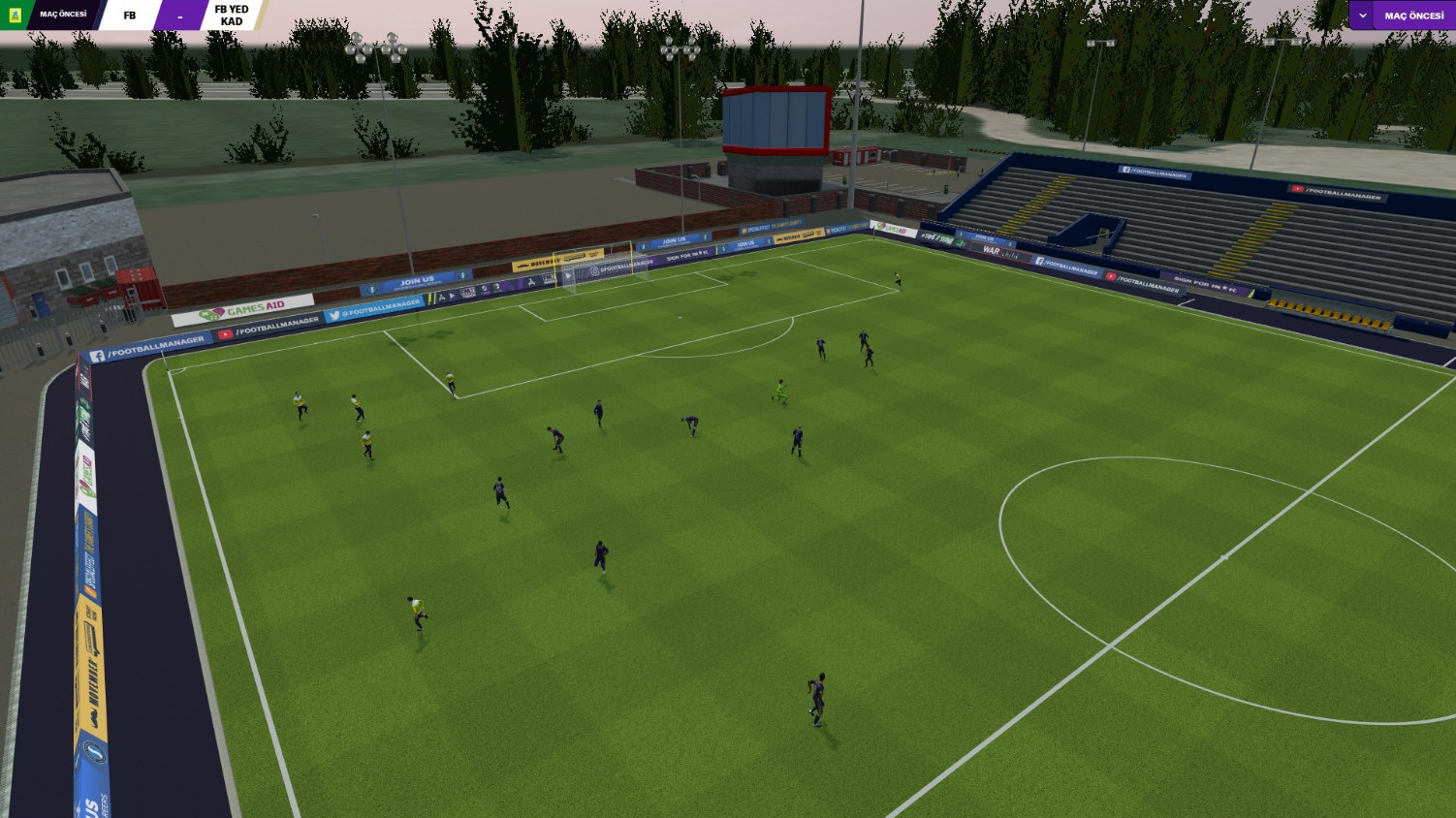
Task: Open the dropdown arrow beside Maç Öncesi
Action: click(1363, 16)
